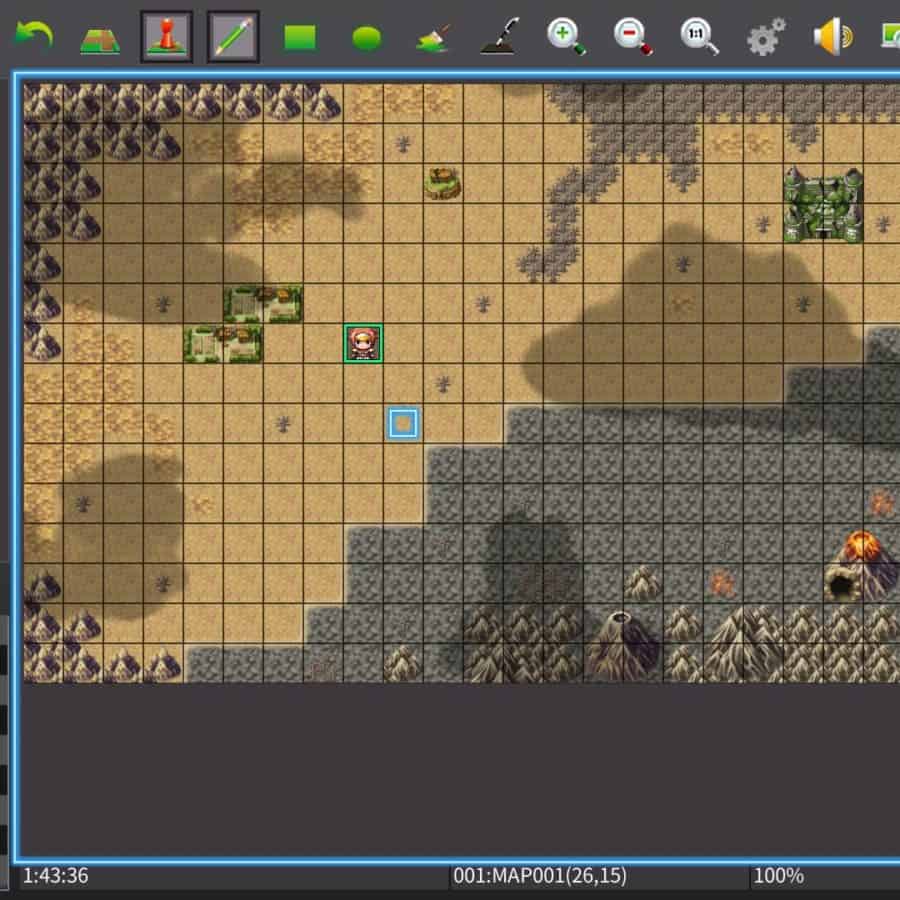Reset zoom with the 1:1 magnifier
Viewport: 900px width, 900px height.
[x=698, y=37]
